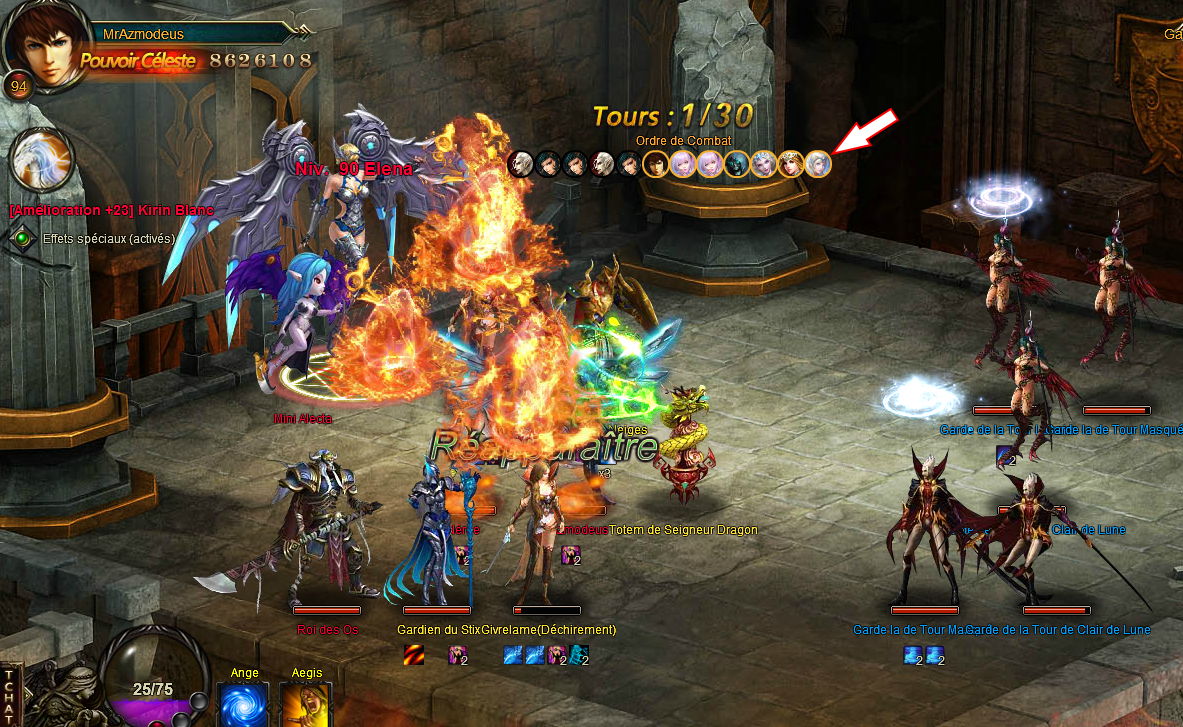
Task: Choose the dark-armored knight combat order portrait
Action: 737,163
